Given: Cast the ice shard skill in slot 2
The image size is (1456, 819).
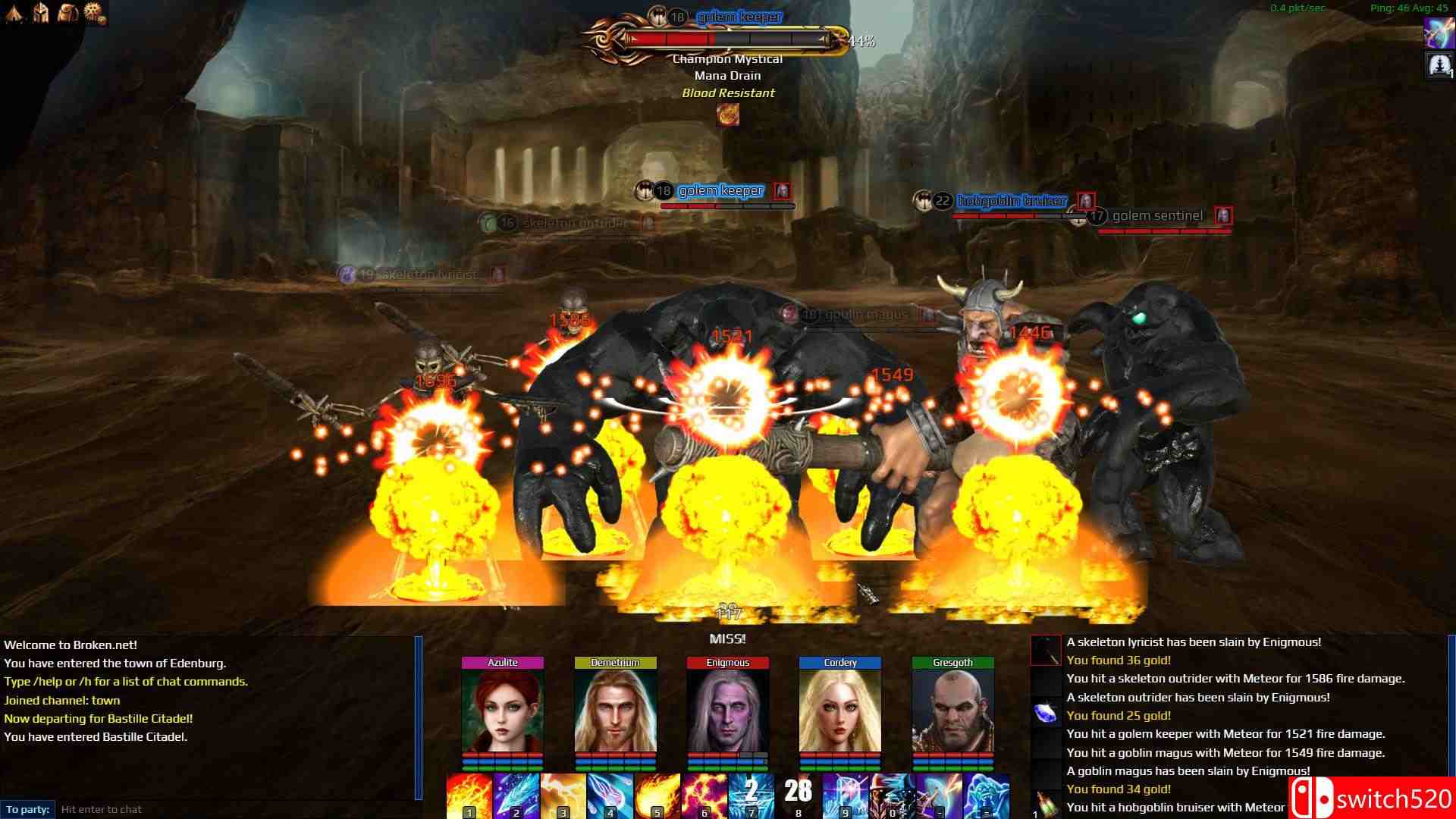Looking at the screenshot, I should click(516, 795).
